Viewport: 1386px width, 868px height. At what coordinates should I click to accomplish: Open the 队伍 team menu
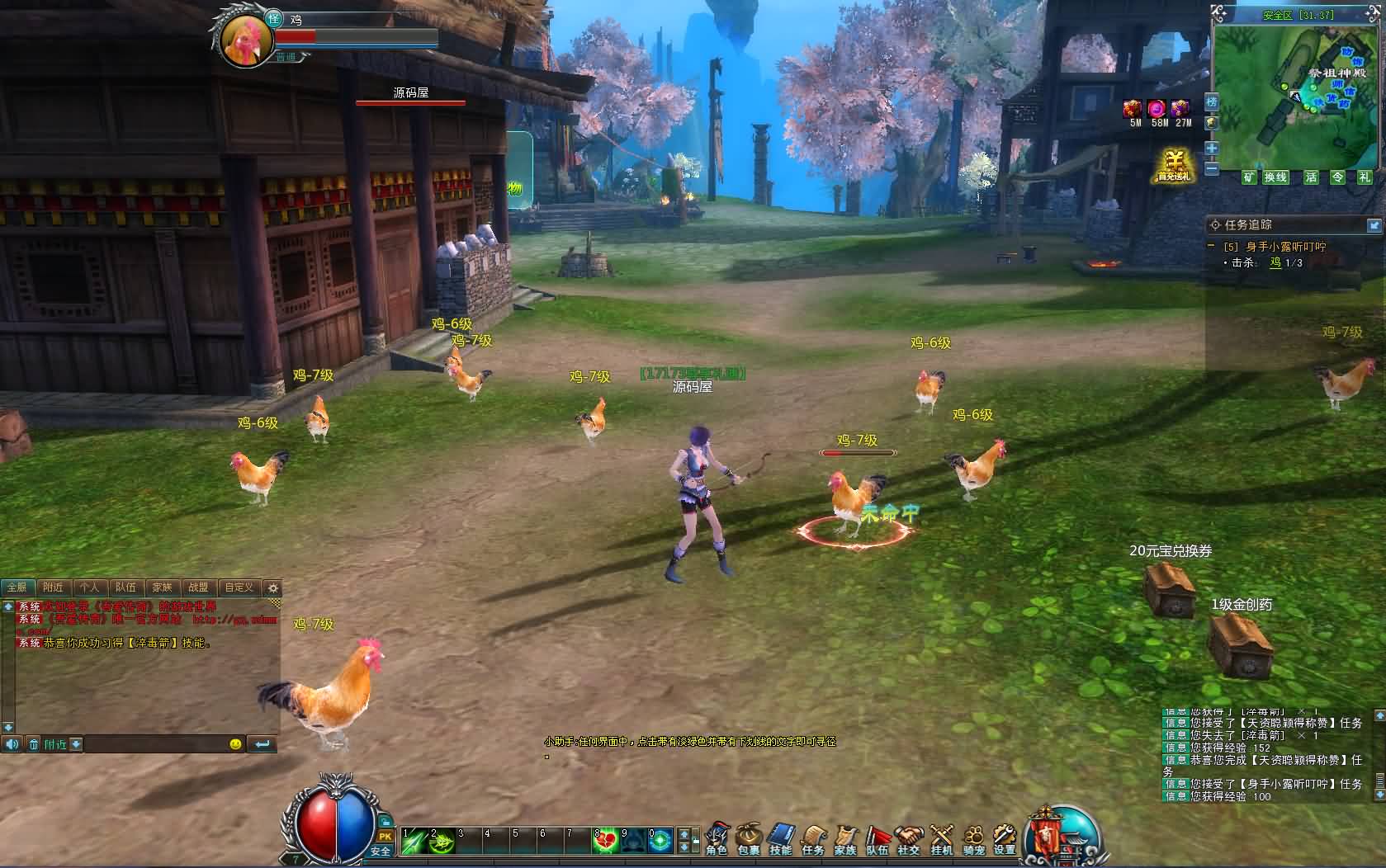click(x=877, y=838)
